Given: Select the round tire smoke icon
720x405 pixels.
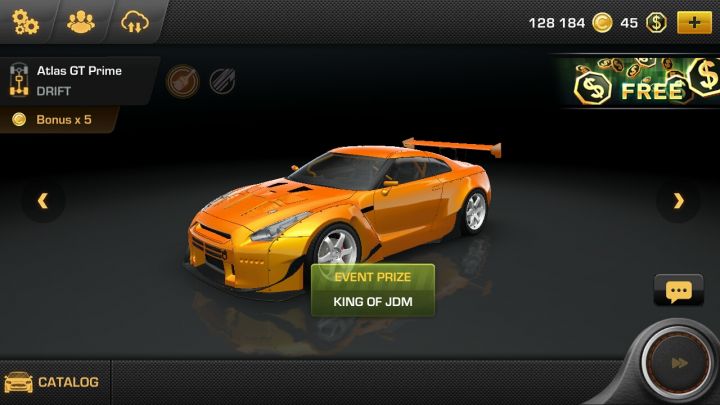Looking at the screenshot, I should 181,79.
